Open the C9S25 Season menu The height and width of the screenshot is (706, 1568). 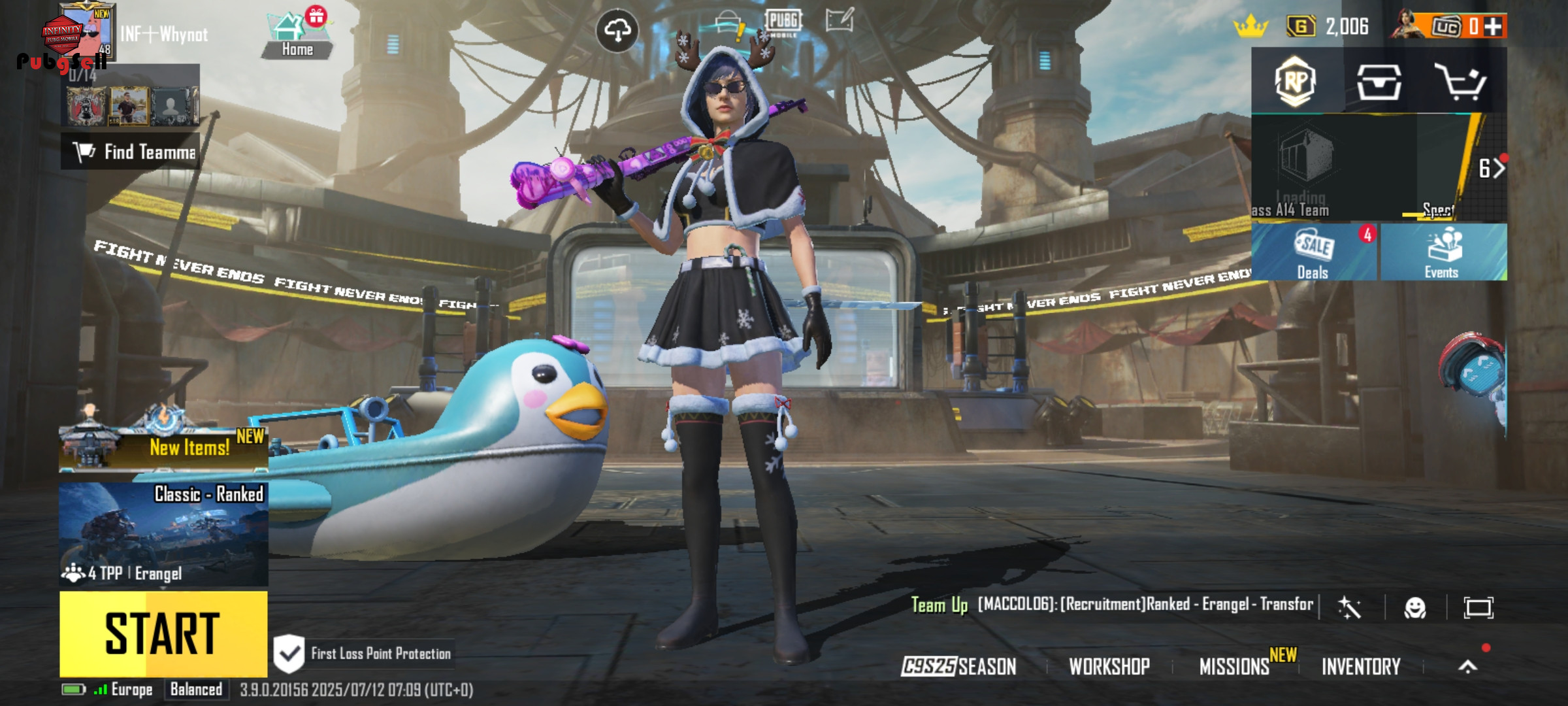tap(958, 666)
